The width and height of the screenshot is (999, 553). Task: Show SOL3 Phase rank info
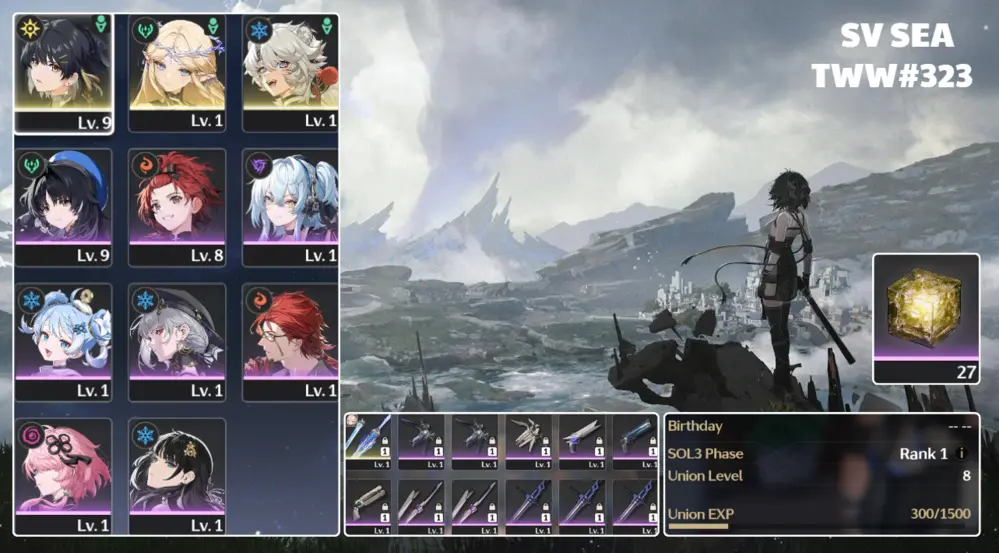click(962, 454)
